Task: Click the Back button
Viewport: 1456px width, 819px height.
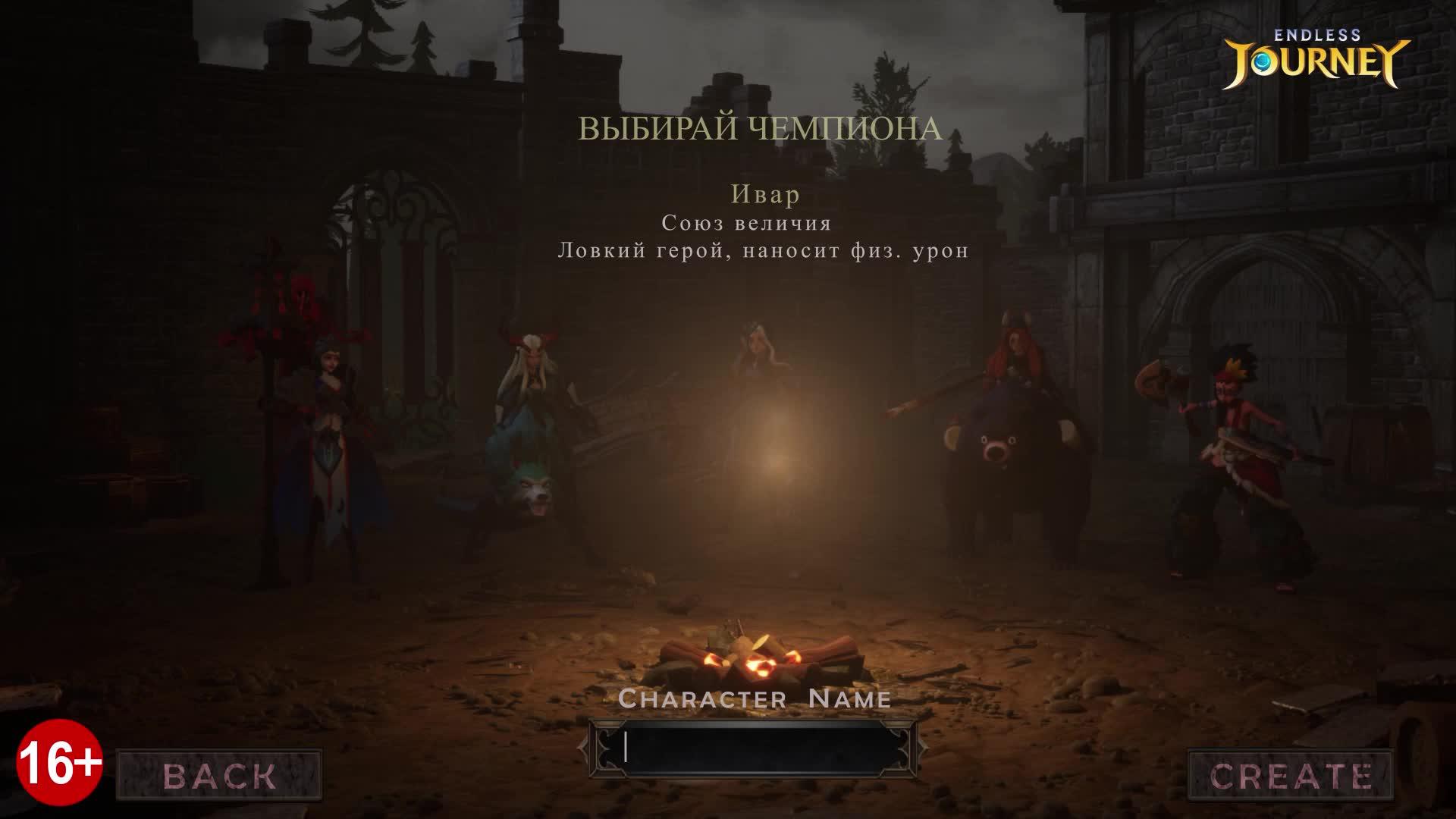Action: pyautogui.click(x=219, y=775)
